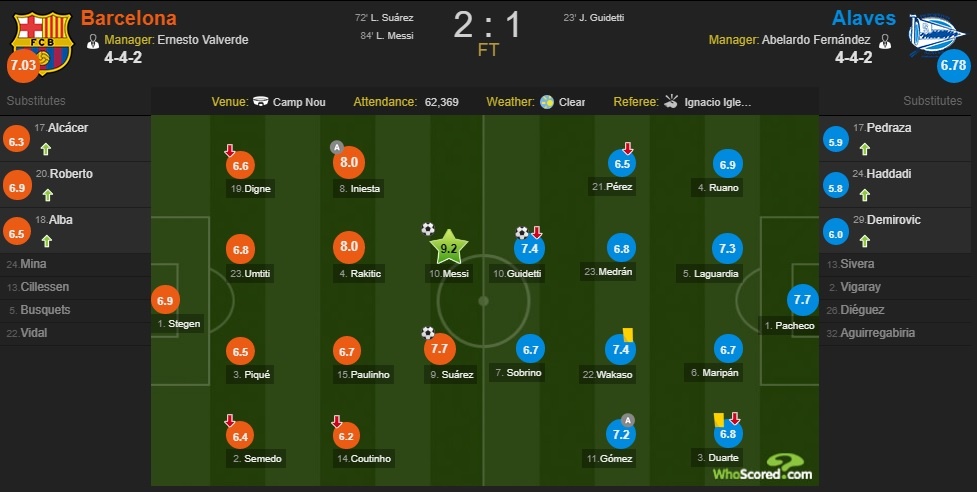
Task: Open the WhoScored.com logo
Action: click(x=761, y=468)
